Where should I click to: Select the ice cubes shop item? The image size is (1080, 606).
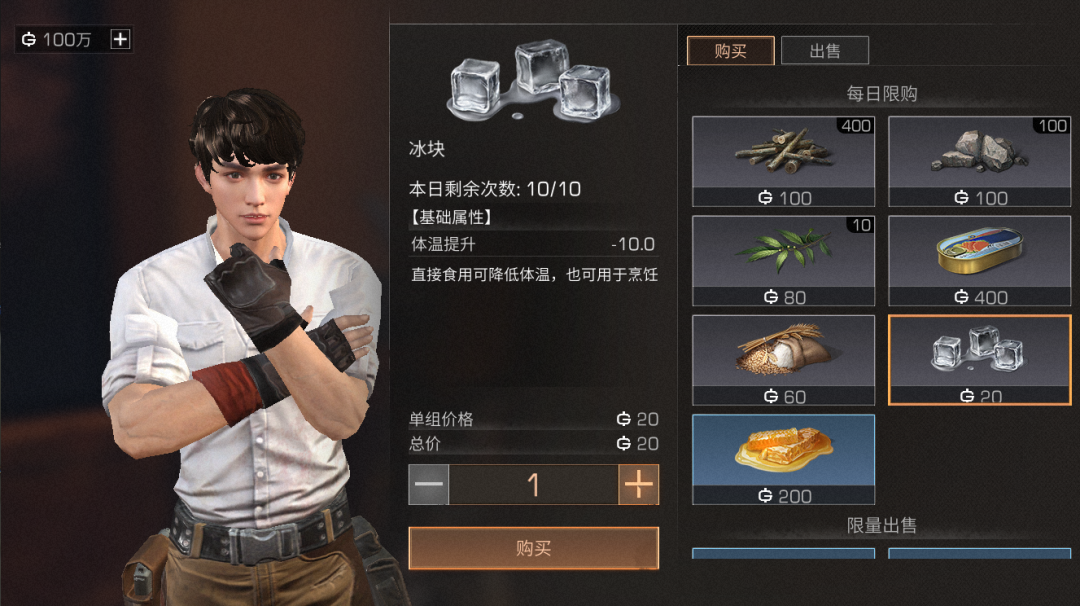pyautogui.click(x=979, y=360)
